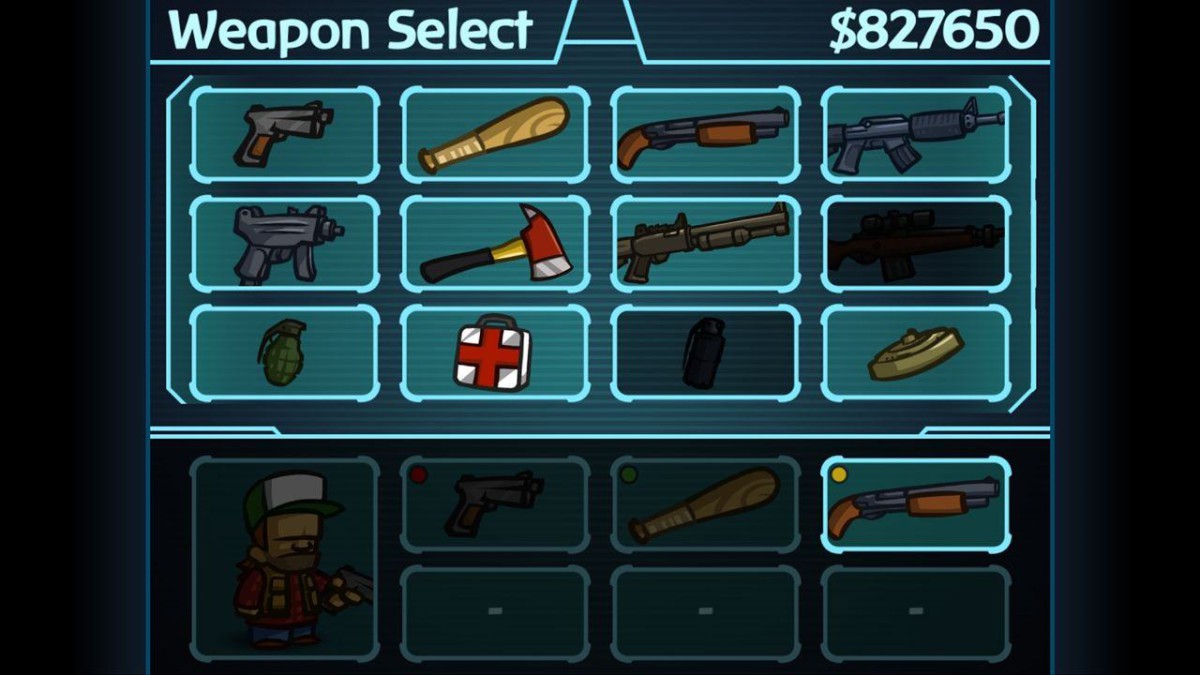Screen dimensions: 1200x675
Task: Pick the olive combat shotgun tile
Action: point(704,243)
